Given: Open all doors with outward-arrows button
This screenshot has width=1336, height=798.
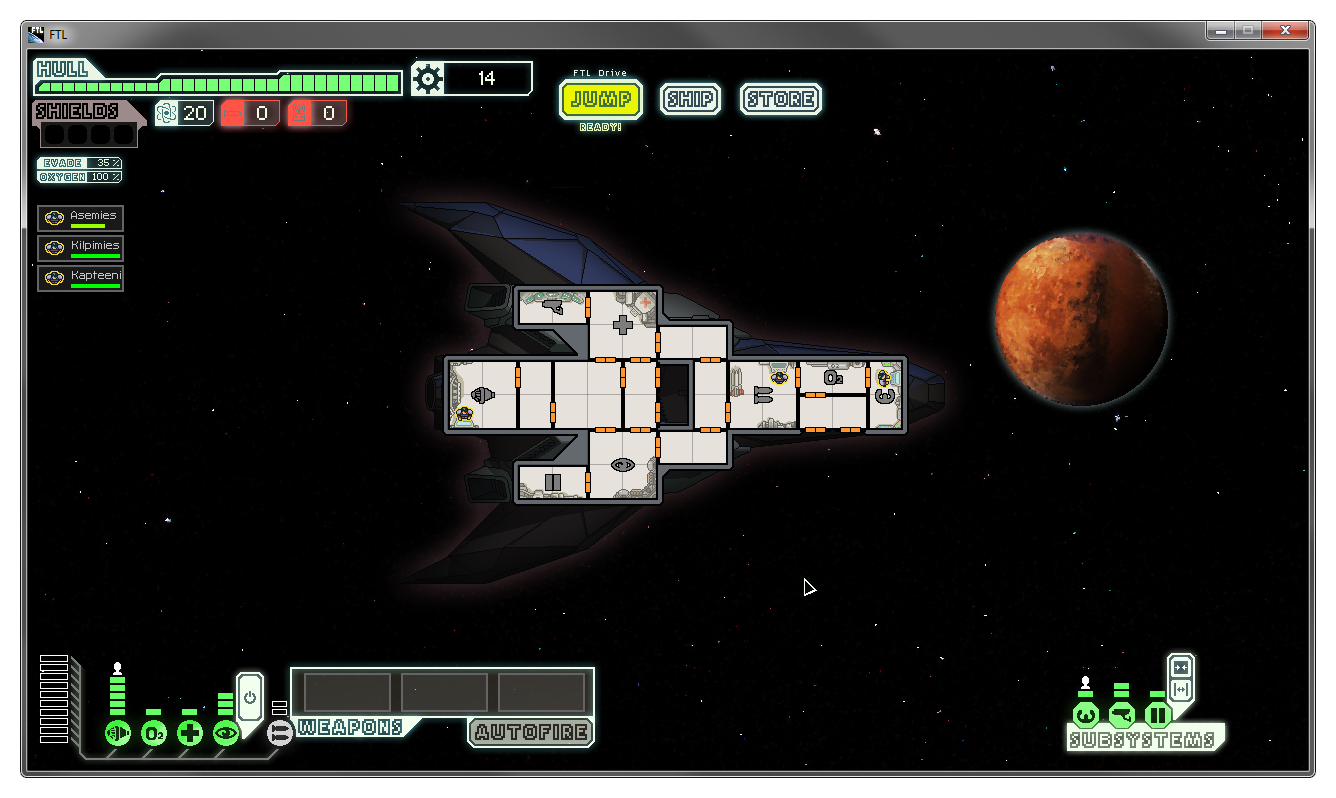Looking at the screenshot, I should pyautogui.click(x=1181, y=690).
